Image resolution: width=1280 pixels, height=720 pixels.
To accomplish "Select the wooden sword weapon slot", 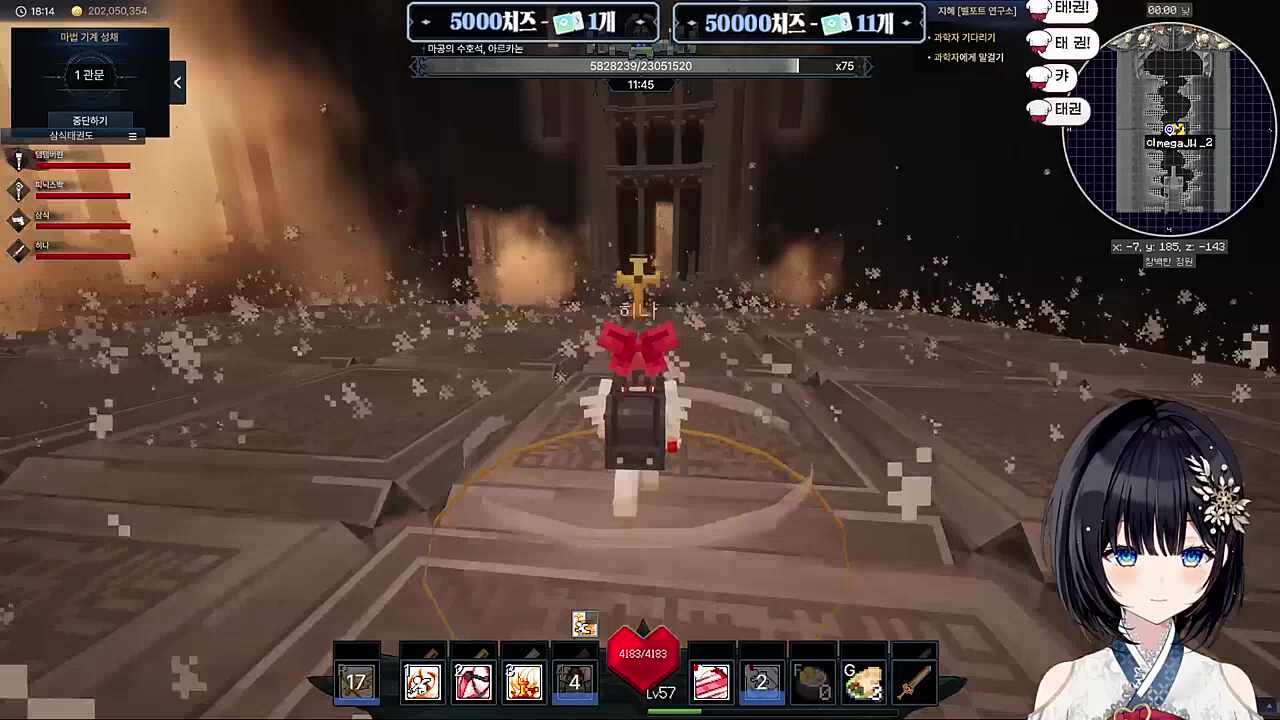I will [913, 682].
